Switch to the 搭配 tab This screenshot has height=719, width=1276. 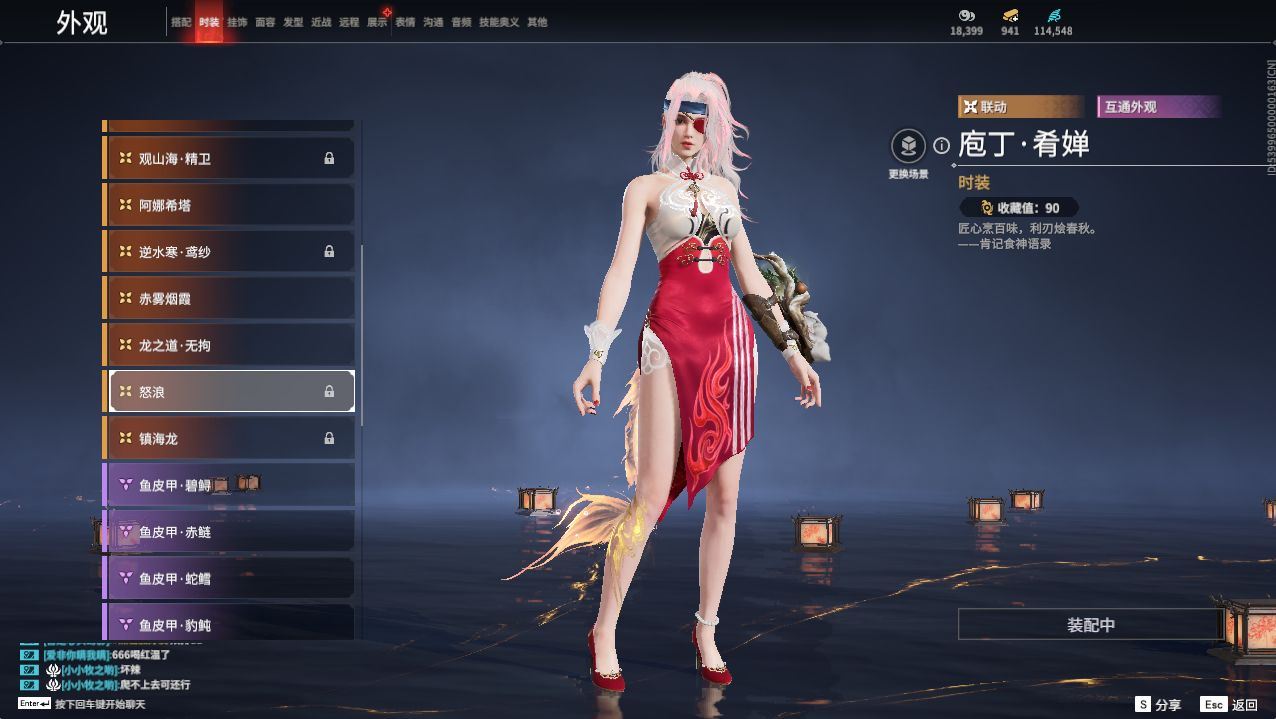pos(181,22)
